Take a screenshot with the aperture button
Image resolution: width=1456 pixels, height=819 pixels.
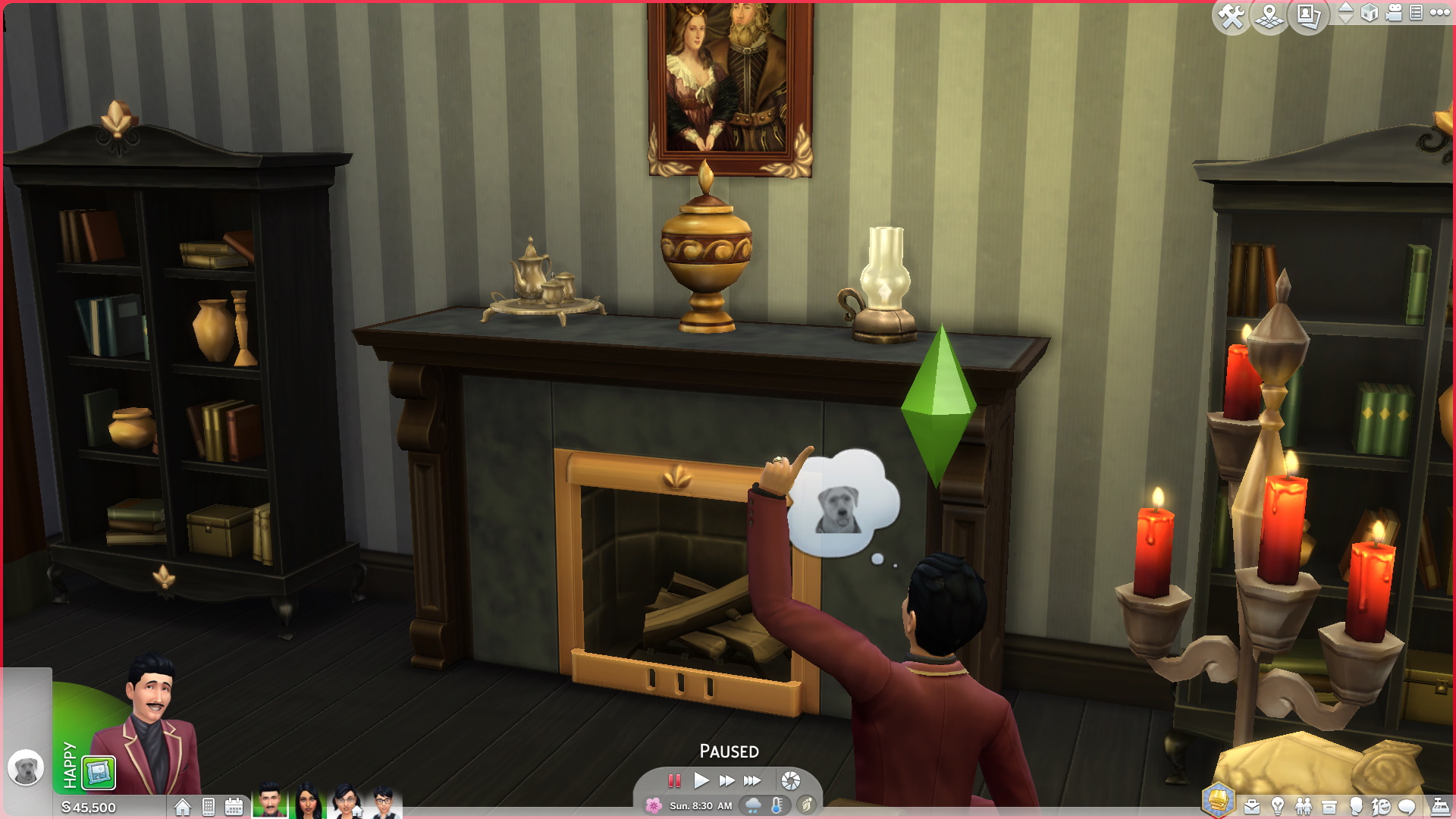point(791,780)
